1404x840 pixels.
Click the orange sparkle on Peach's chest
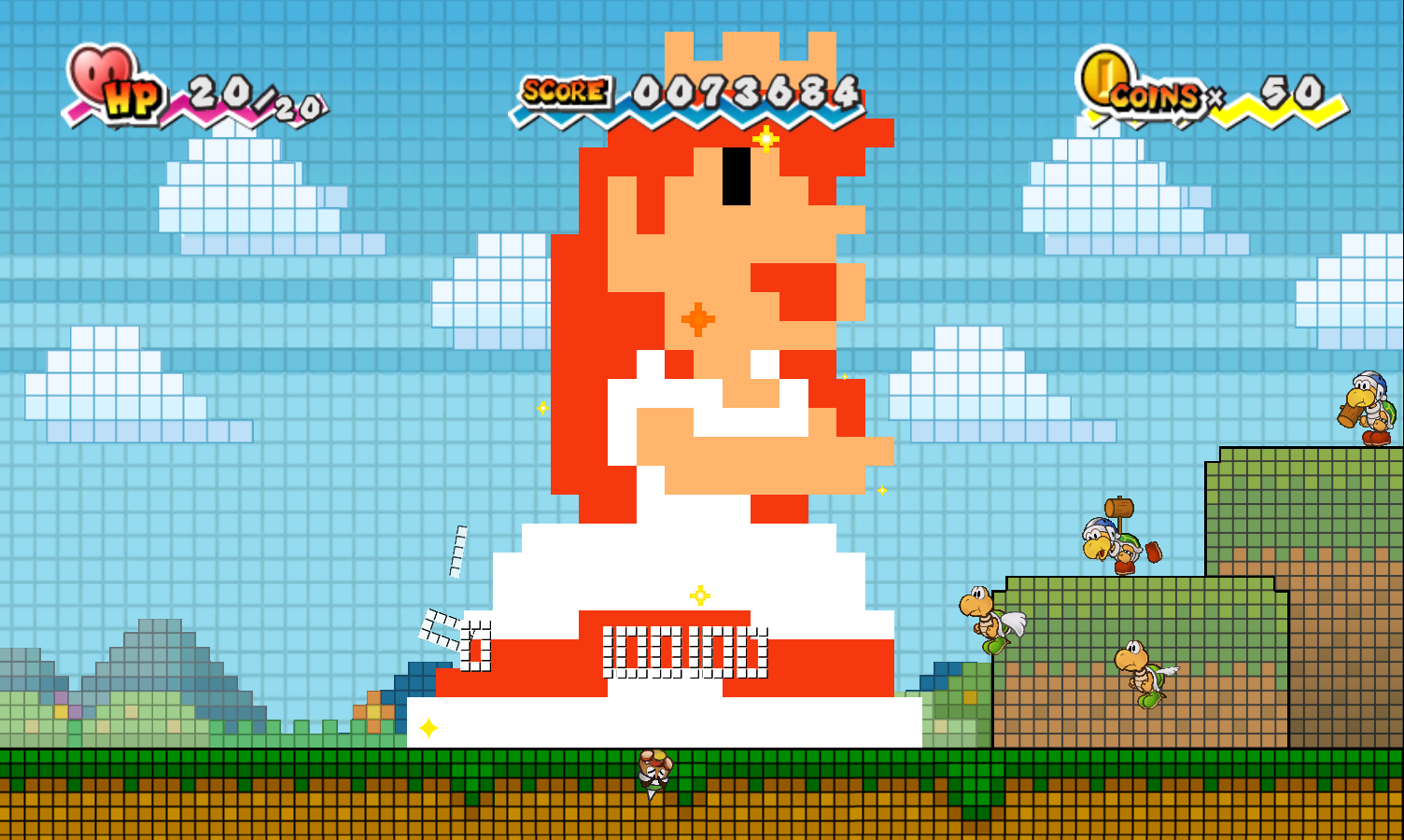click(698, 317)
